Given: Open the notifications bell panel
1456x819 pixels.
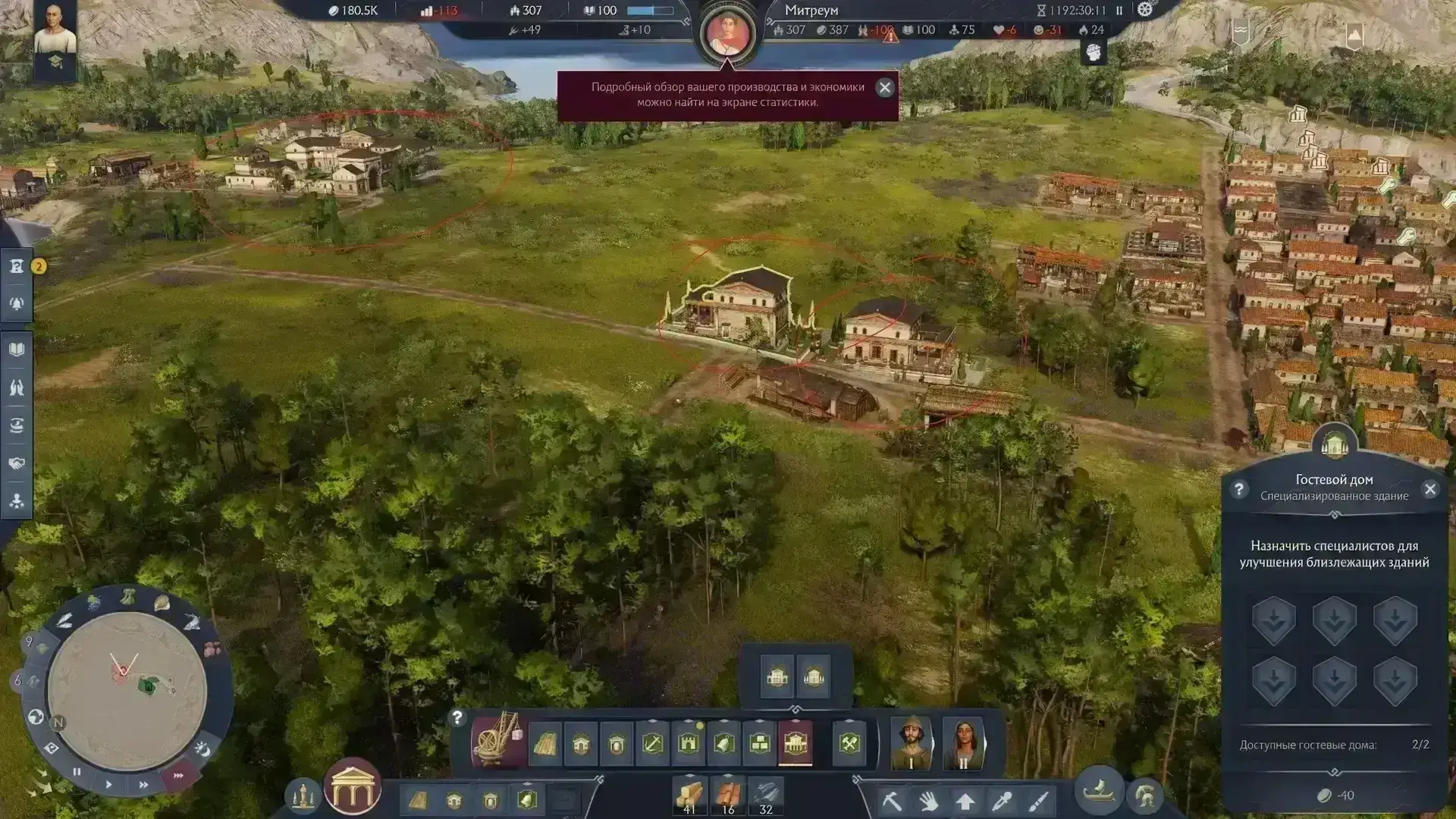Looking at the screenshot, I should (17, 303).
